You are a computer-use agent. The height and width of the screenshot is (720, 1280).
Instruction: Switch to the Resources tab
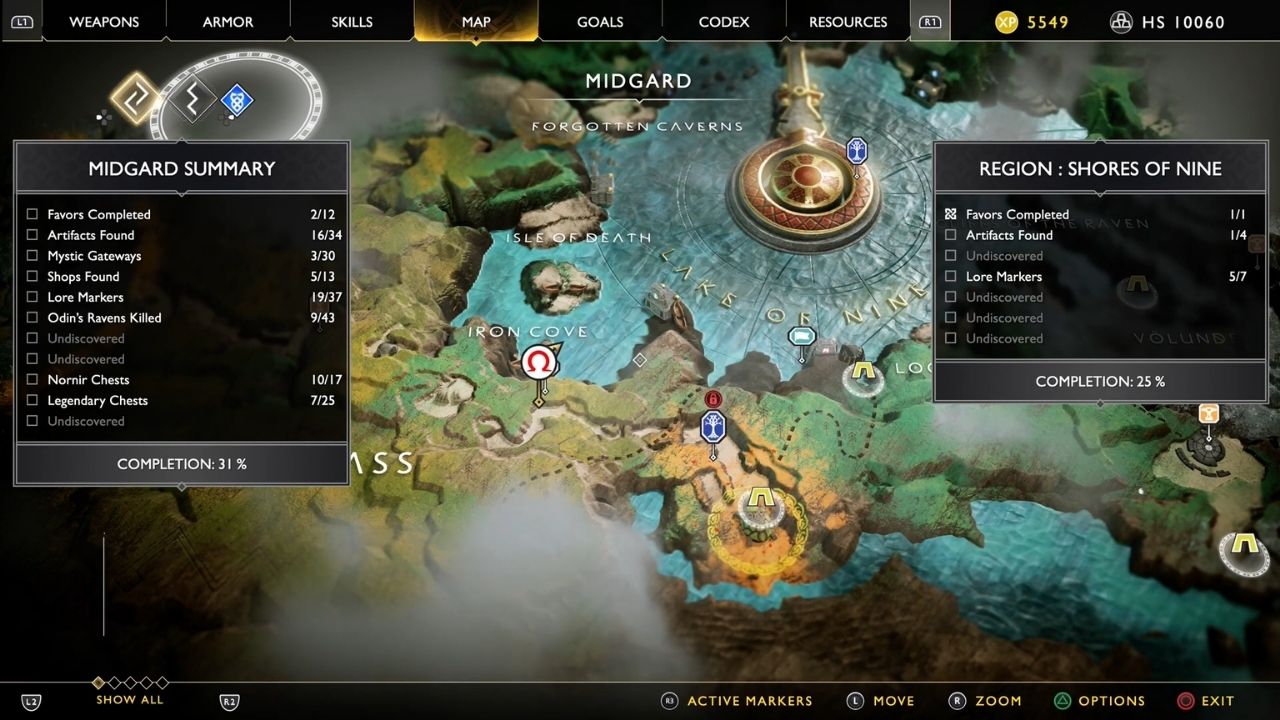[848, 22]
